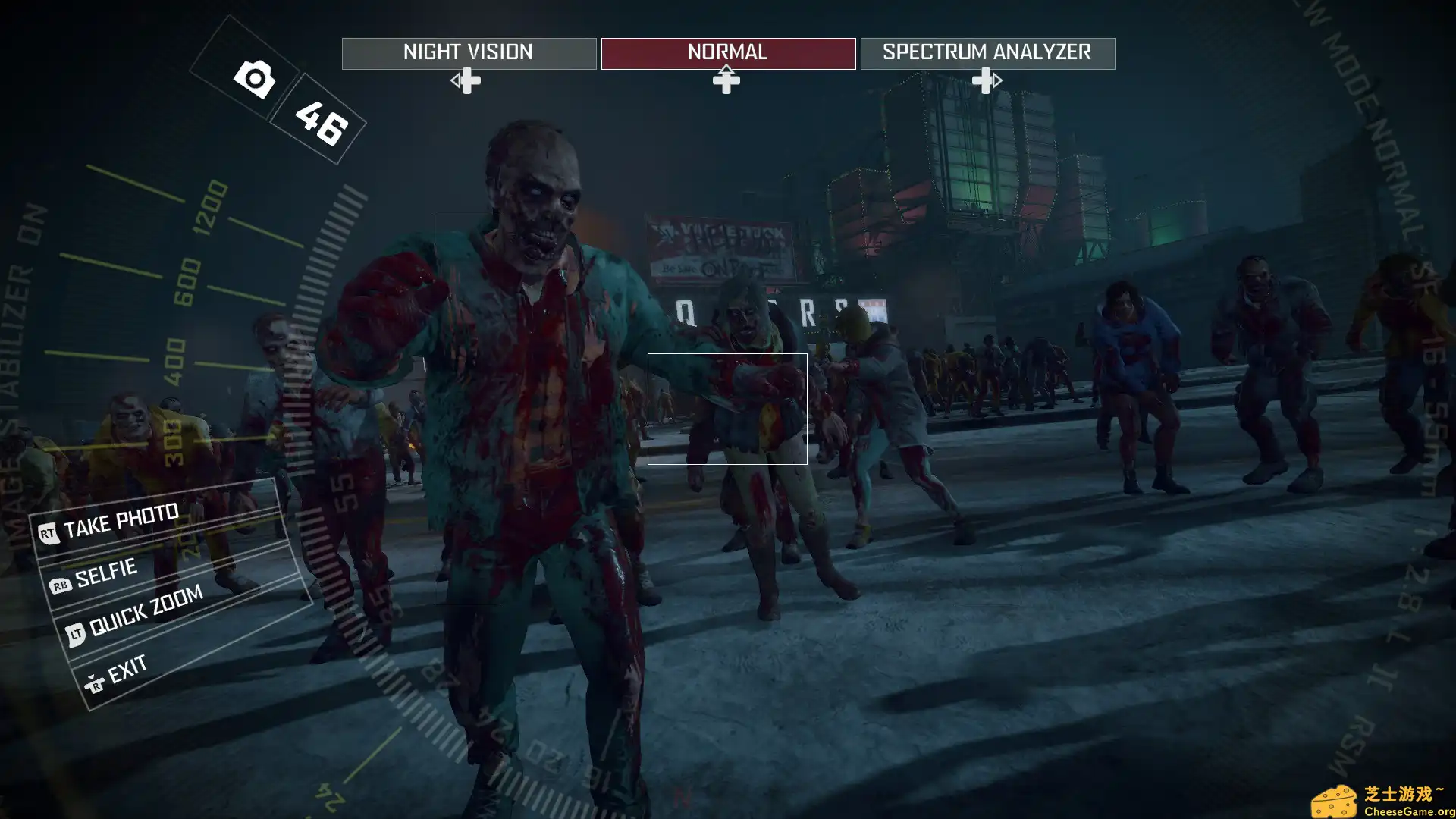Click the camera icon above the photo counter
Viewport: 1456px width, 819px height.
coord(253,79)
